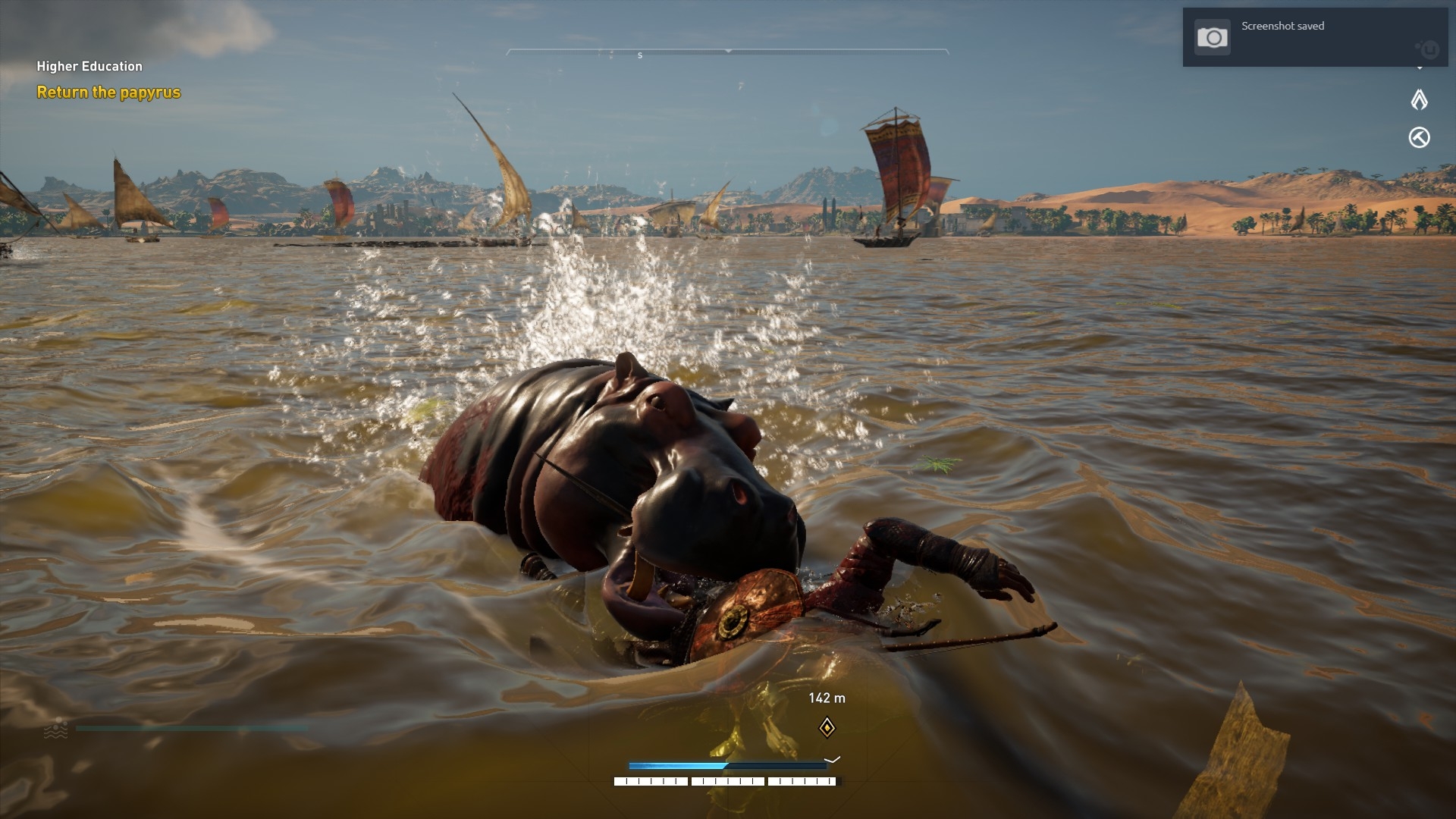The height and width of the screenshot is (819, 1456).
Task: Open the Screenshot saved notification
Action: [x=1314, y=37]
